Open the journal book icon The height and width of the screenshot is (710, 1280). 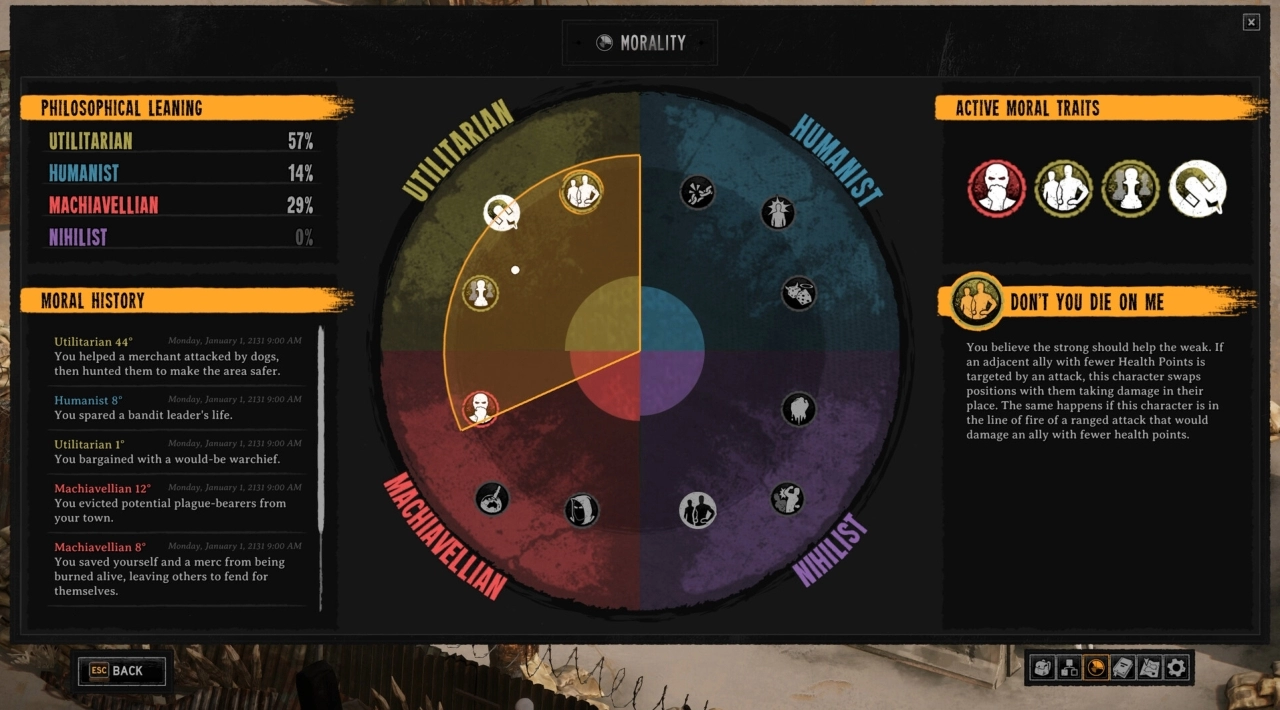pyautogui.click(x=1122, y=668)
